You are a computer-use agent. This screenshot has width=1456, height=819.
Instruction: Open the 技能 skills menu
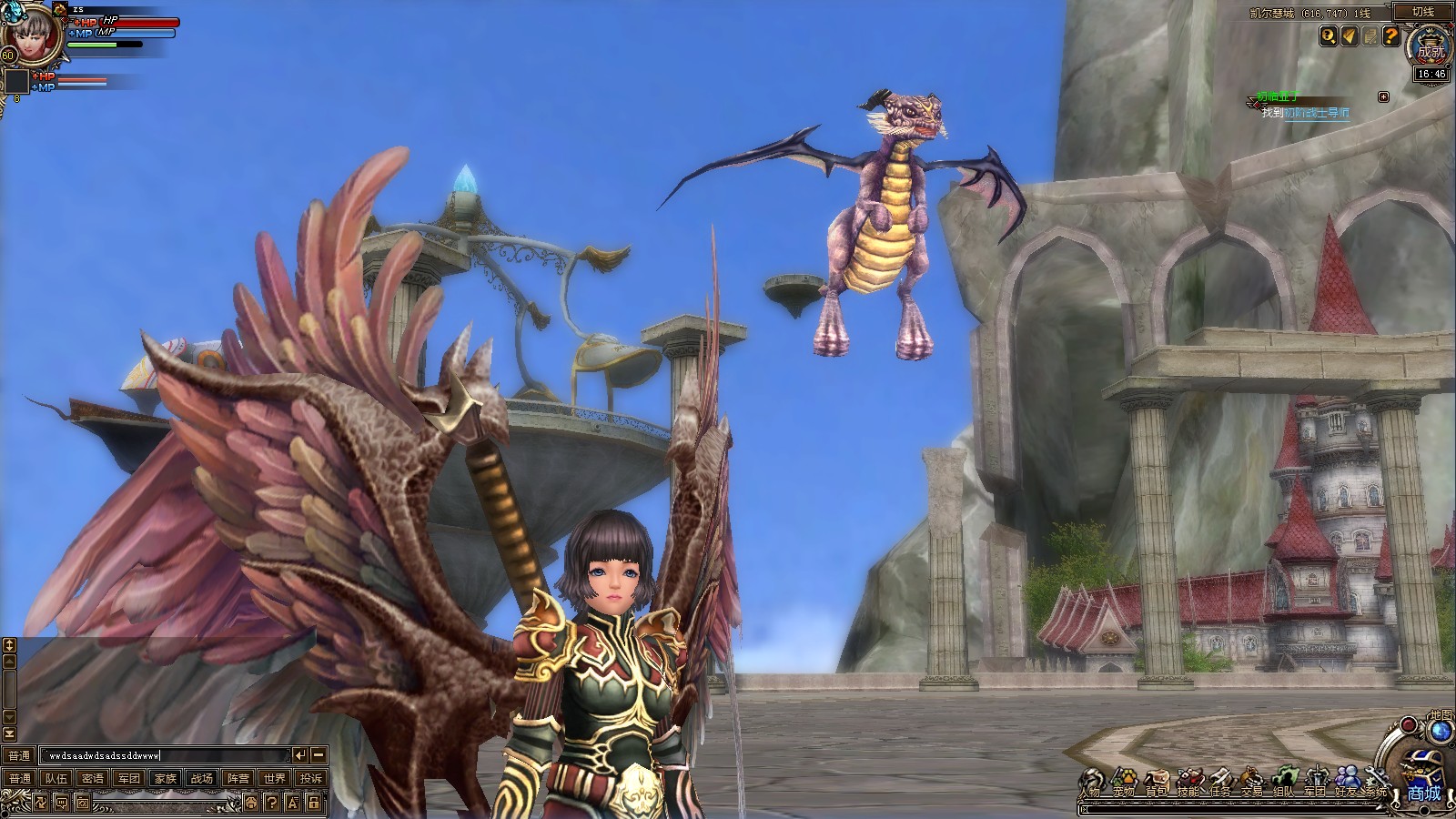coord(1188,783)
